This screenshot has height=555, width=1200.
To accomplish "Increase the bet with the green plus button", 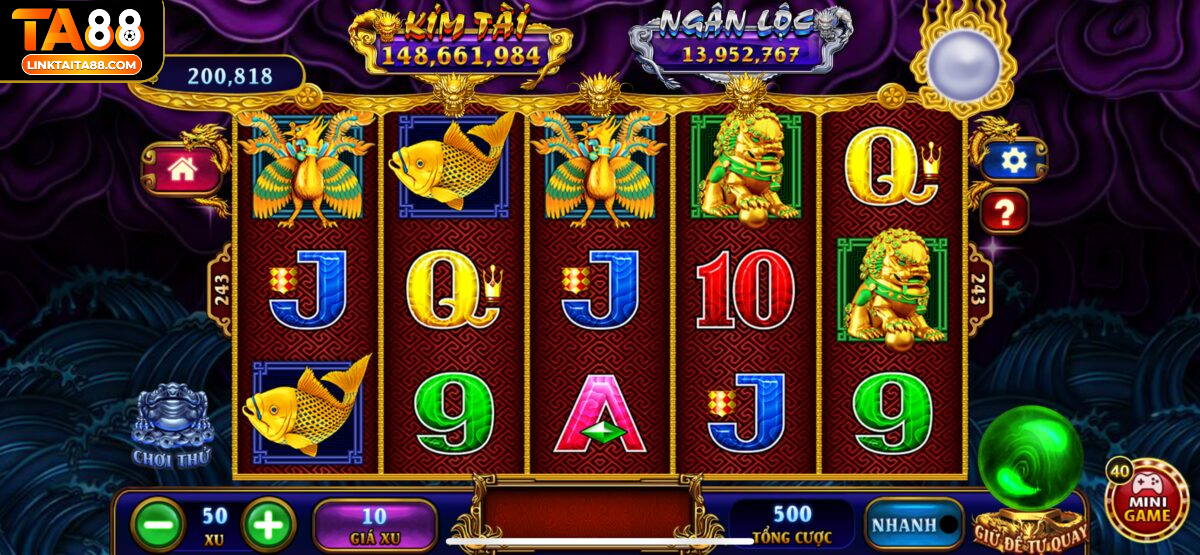I will click(268, 524).
